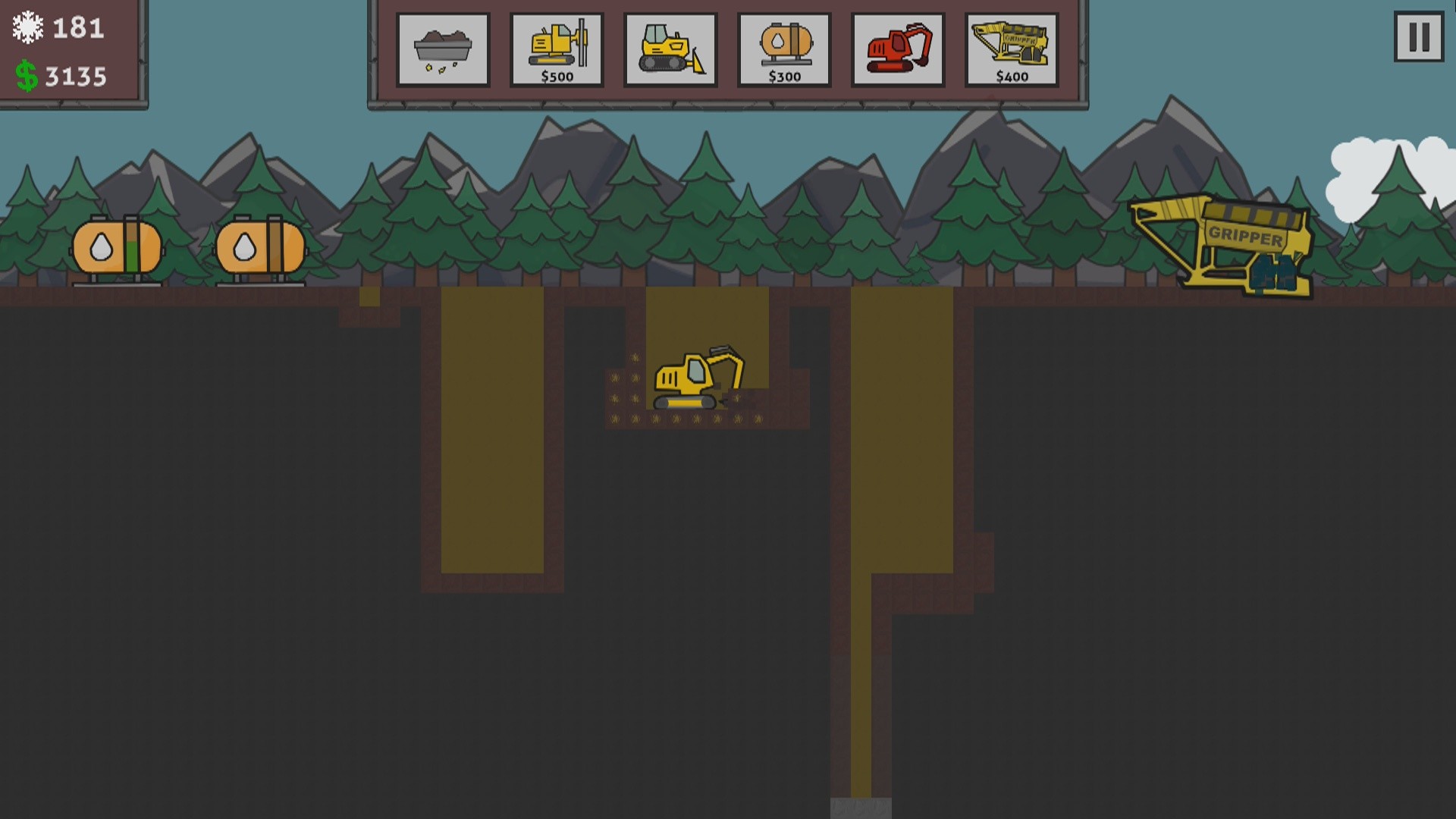Select the bulldozer from the shop bar

[670, 49]
